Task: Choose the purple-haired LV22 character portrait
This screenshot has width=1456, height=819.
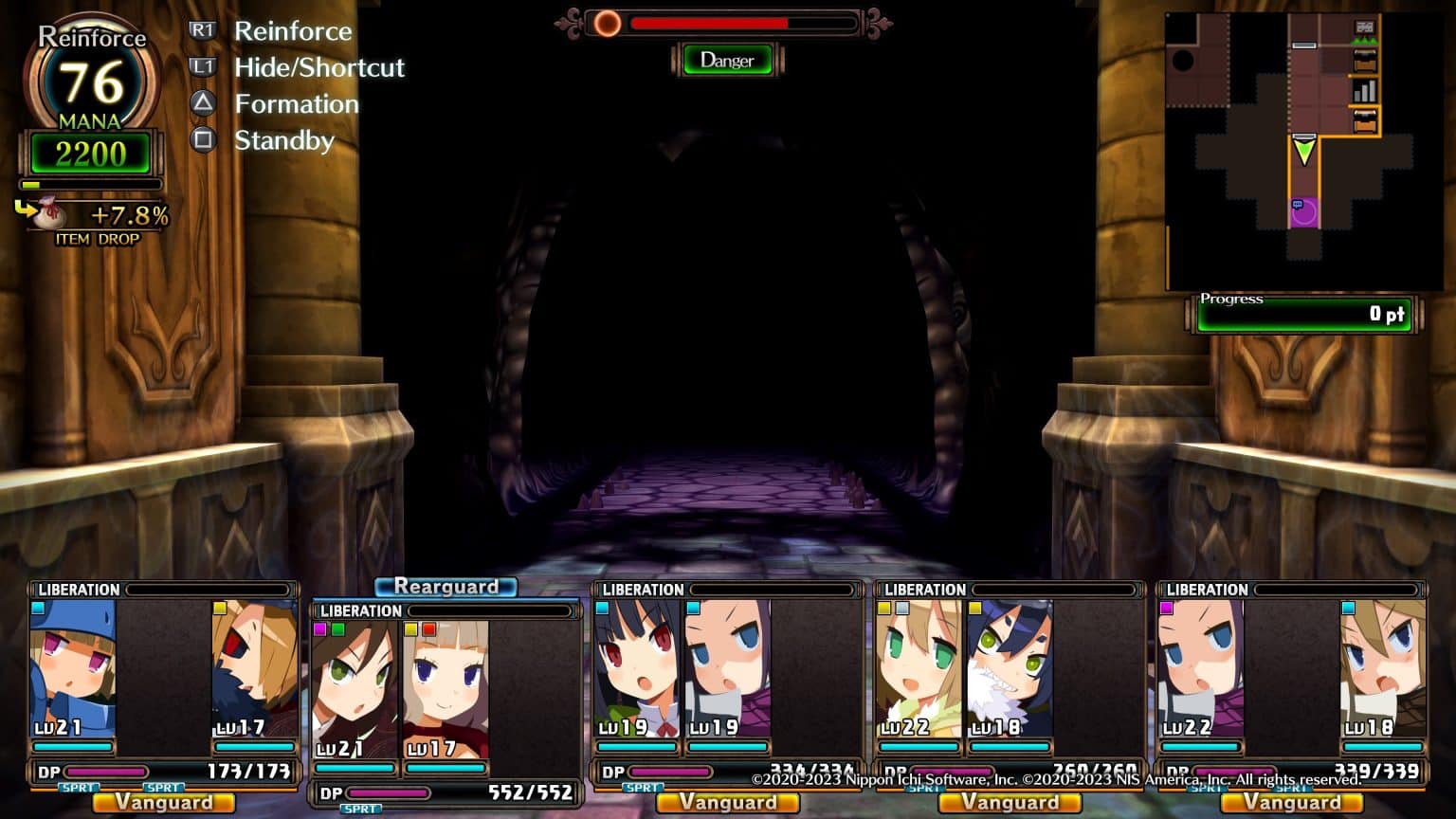Action: (x=1200, y=669)
